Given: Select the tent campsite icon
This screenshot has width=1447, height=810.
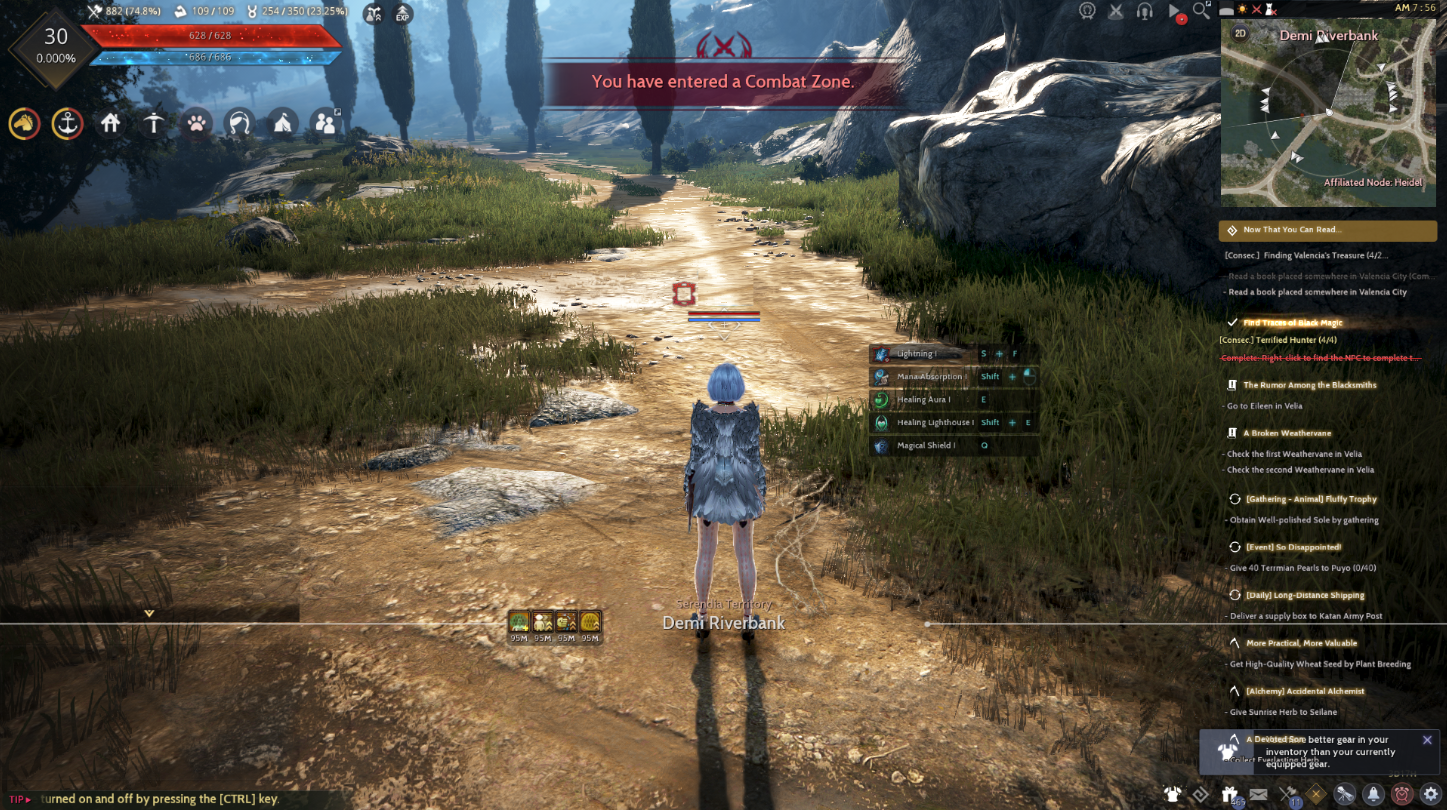Looking at the screenshot, I should (x=281, y=122).
